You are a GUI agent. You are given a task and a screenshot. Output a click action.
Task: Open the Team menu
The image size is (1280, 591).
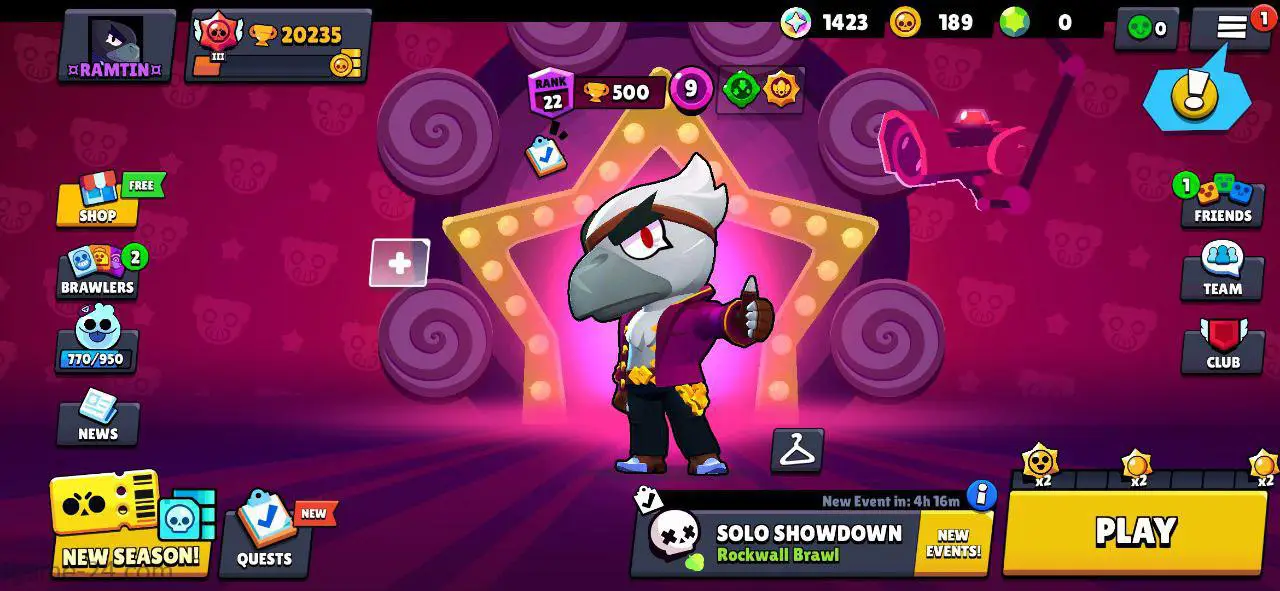(x=1222, y=273)
